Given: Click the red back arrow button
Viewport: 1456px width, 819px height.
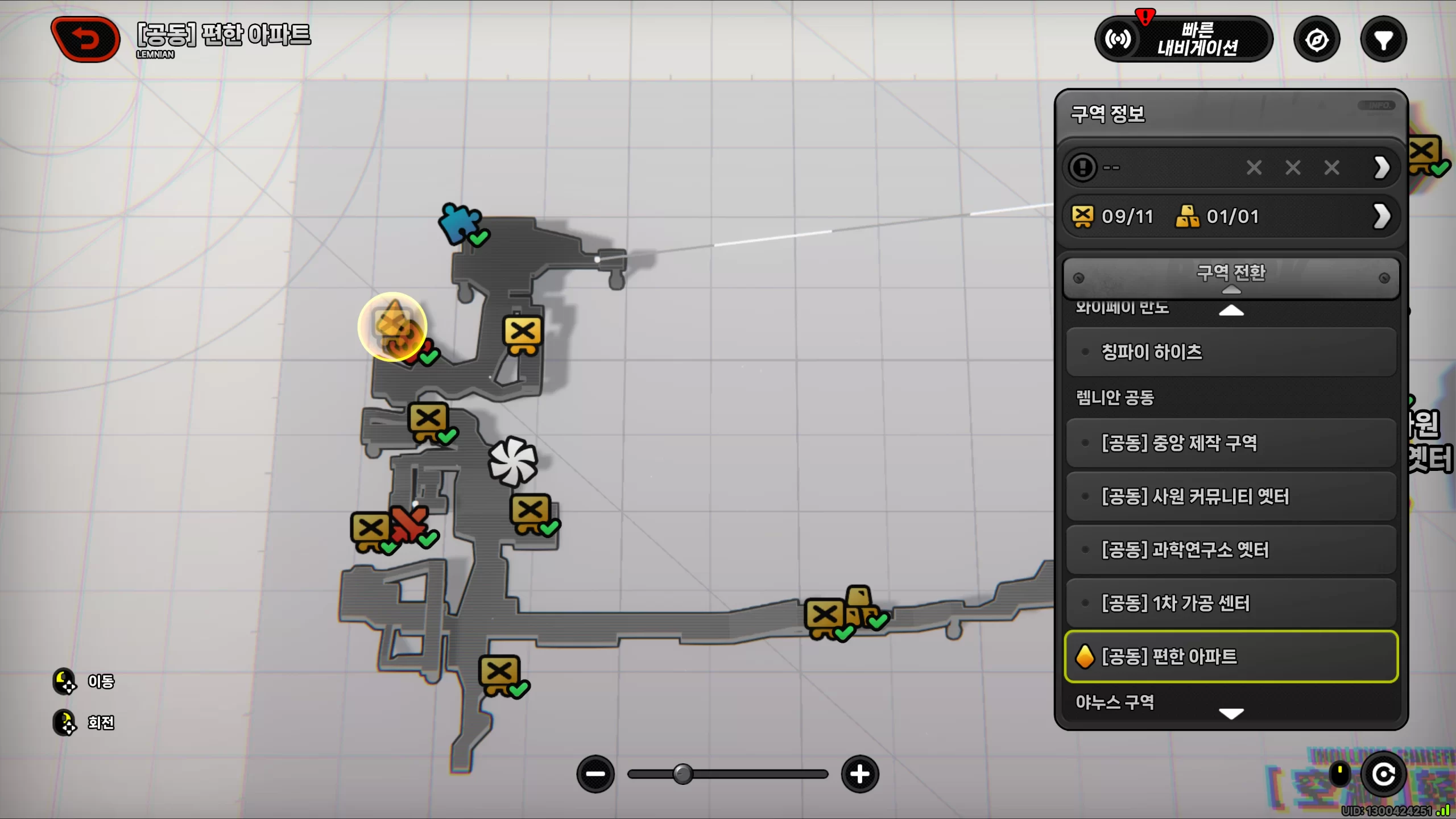Looking at the screenshot, I should coord(85,39).
